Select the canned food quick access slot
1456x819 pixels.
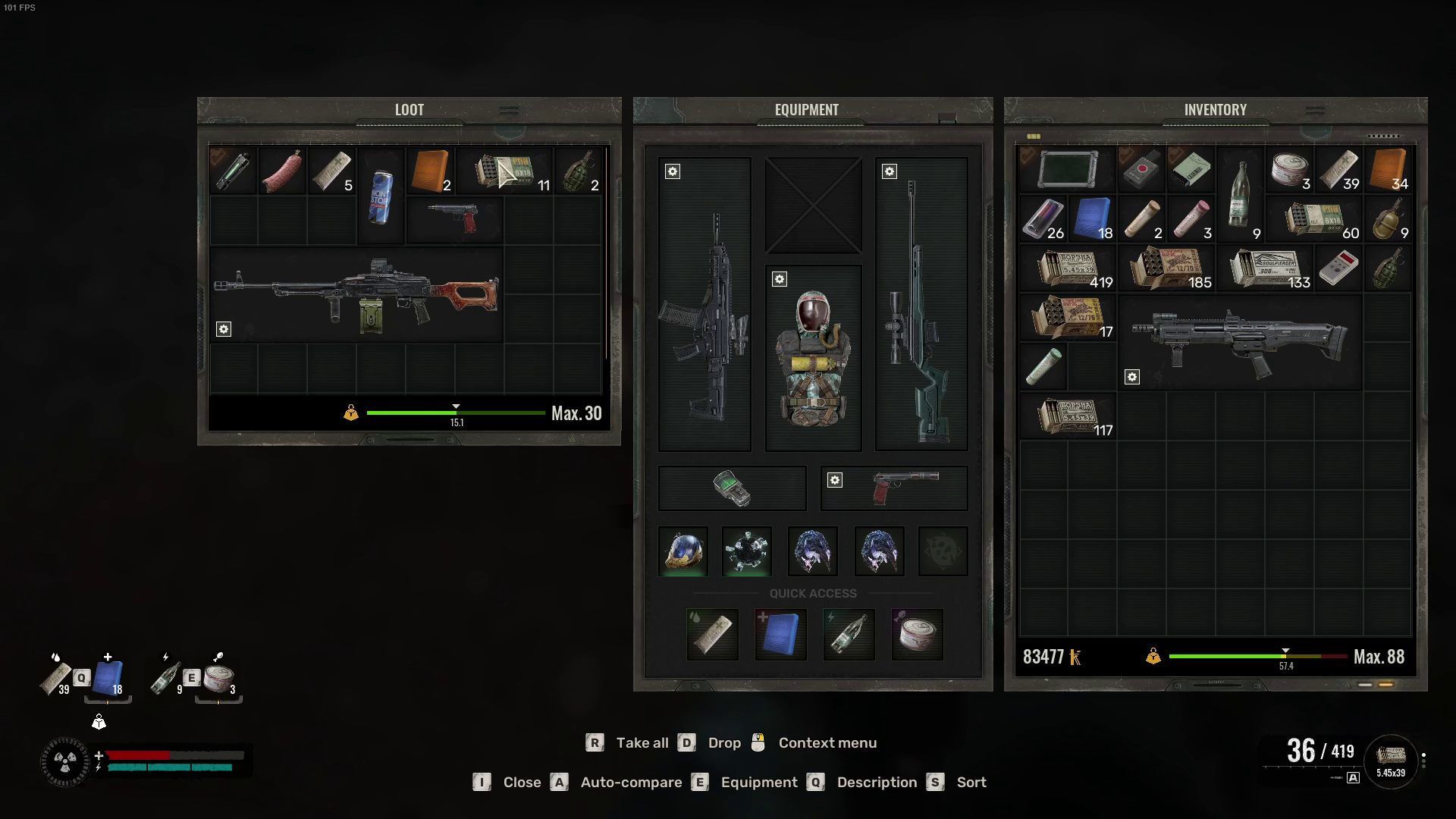917,635
